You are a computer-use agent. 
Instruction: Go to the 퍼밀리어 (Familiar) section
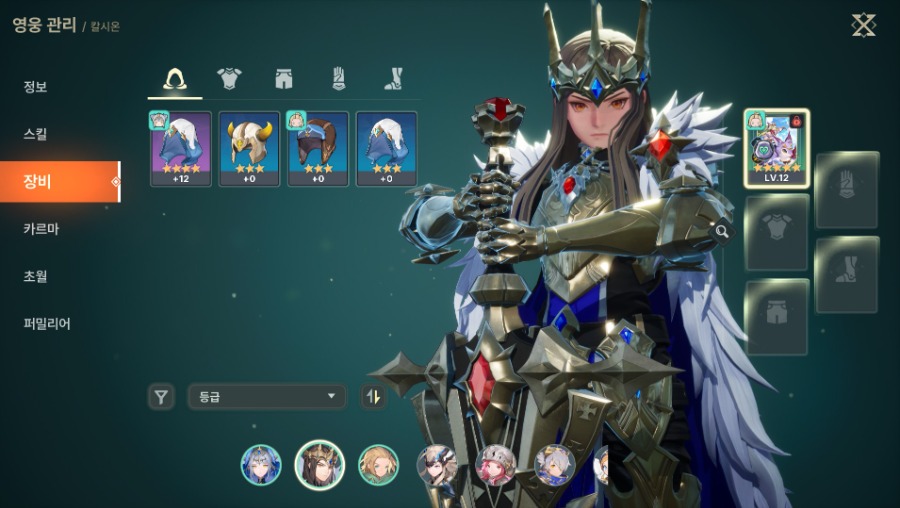pos(47,324)
